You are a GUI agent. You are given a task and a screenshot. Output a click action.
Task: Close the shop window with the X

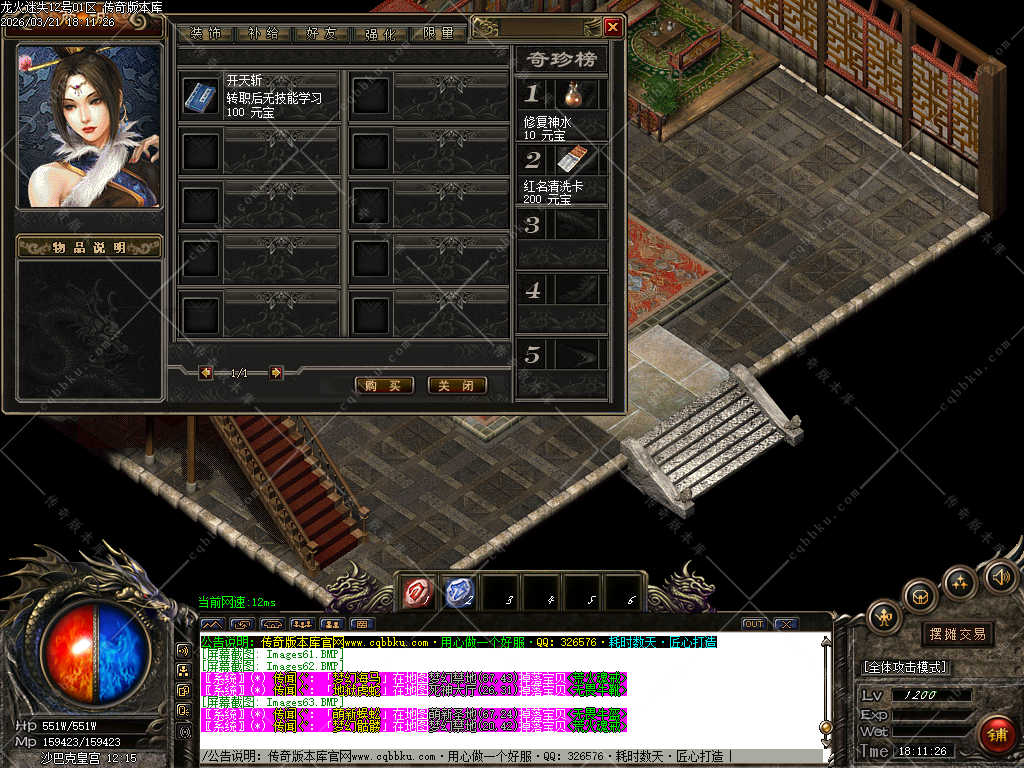pyautogui.click(x=613, y=27)
